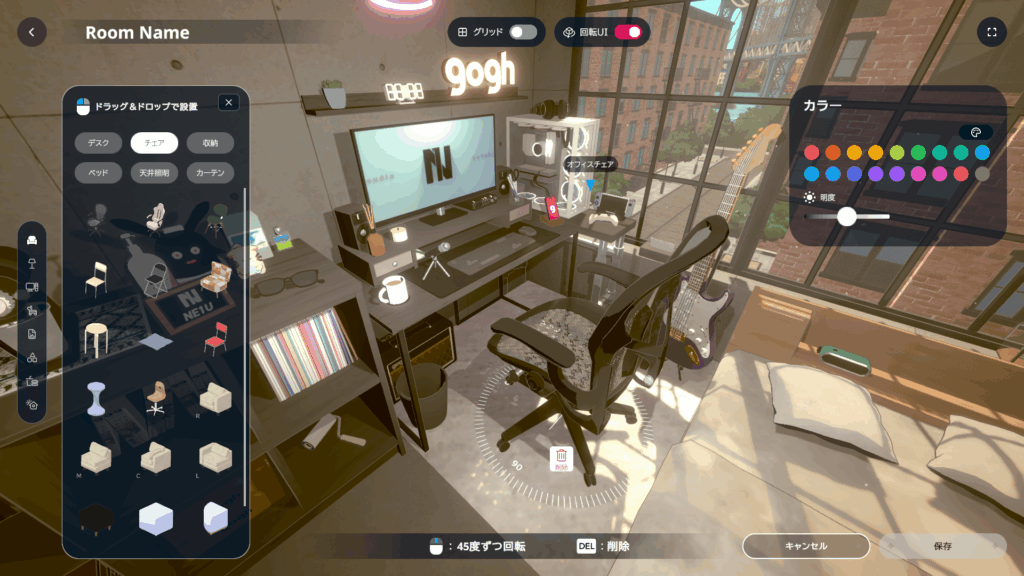Show the 天井照明 ceiling light category

coord(154,173)
